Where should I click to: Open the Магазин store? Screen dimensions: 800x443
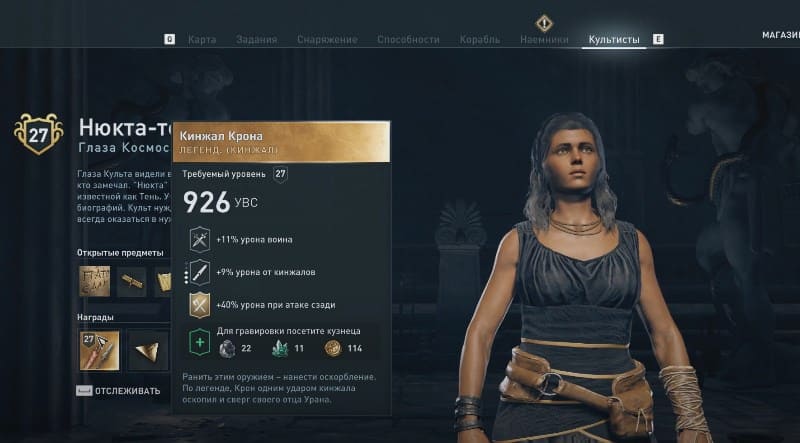tap(780, 35)
